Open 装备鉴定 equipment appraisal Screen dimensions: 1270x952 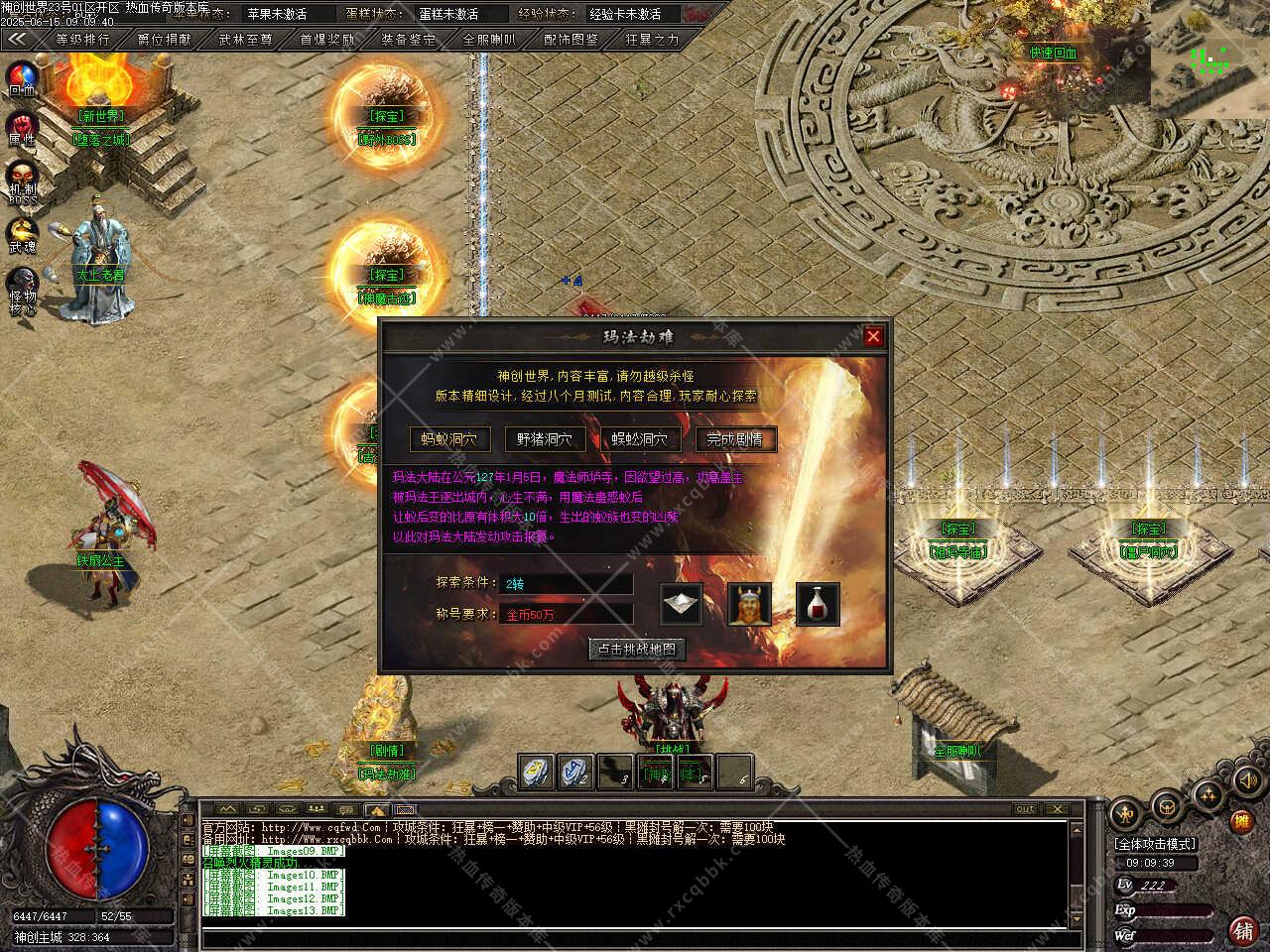coord(408,40)
